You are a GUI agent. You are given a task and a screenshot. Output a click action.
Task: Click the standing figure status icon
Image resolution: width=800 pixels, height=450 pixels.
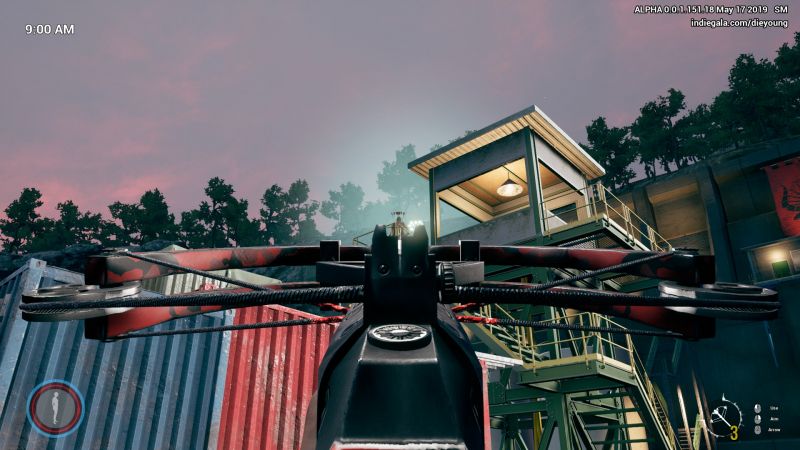click(55, 407)
